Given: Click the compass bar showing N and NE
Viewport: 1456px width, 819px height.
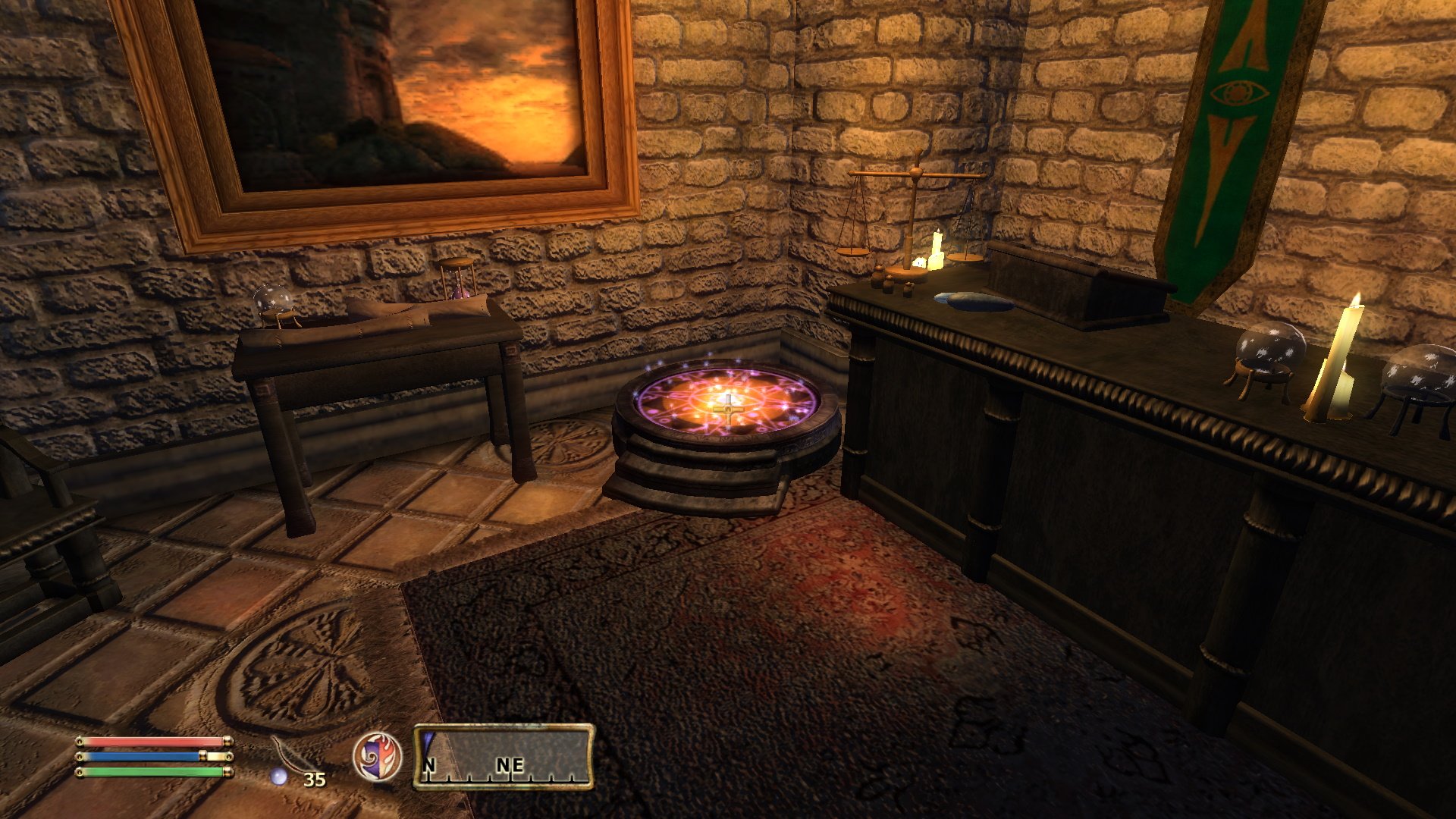Looking at the screenshot, I should [503, 757].
